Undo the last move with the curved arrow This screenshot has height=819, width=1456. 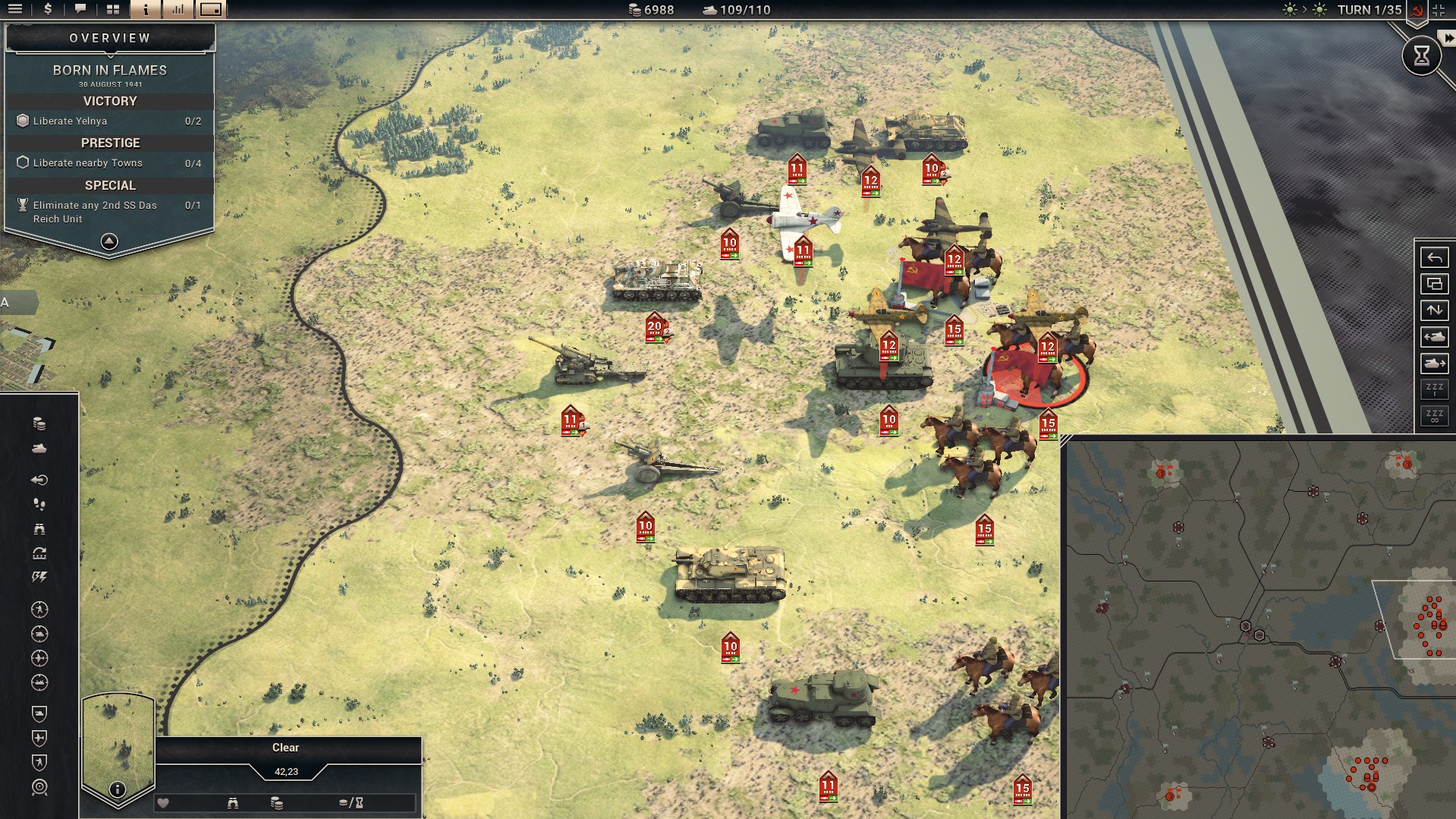(1434, 257)
